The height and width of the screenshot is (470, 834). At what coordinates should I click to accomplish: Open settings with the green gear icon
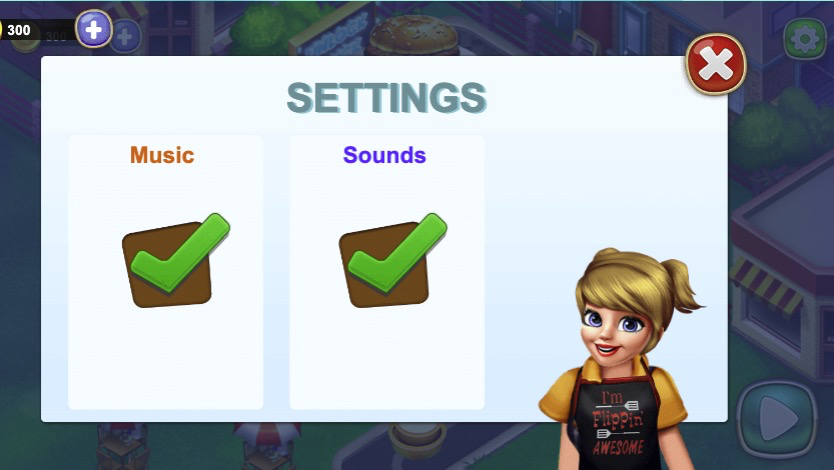(x=802, y=39)
